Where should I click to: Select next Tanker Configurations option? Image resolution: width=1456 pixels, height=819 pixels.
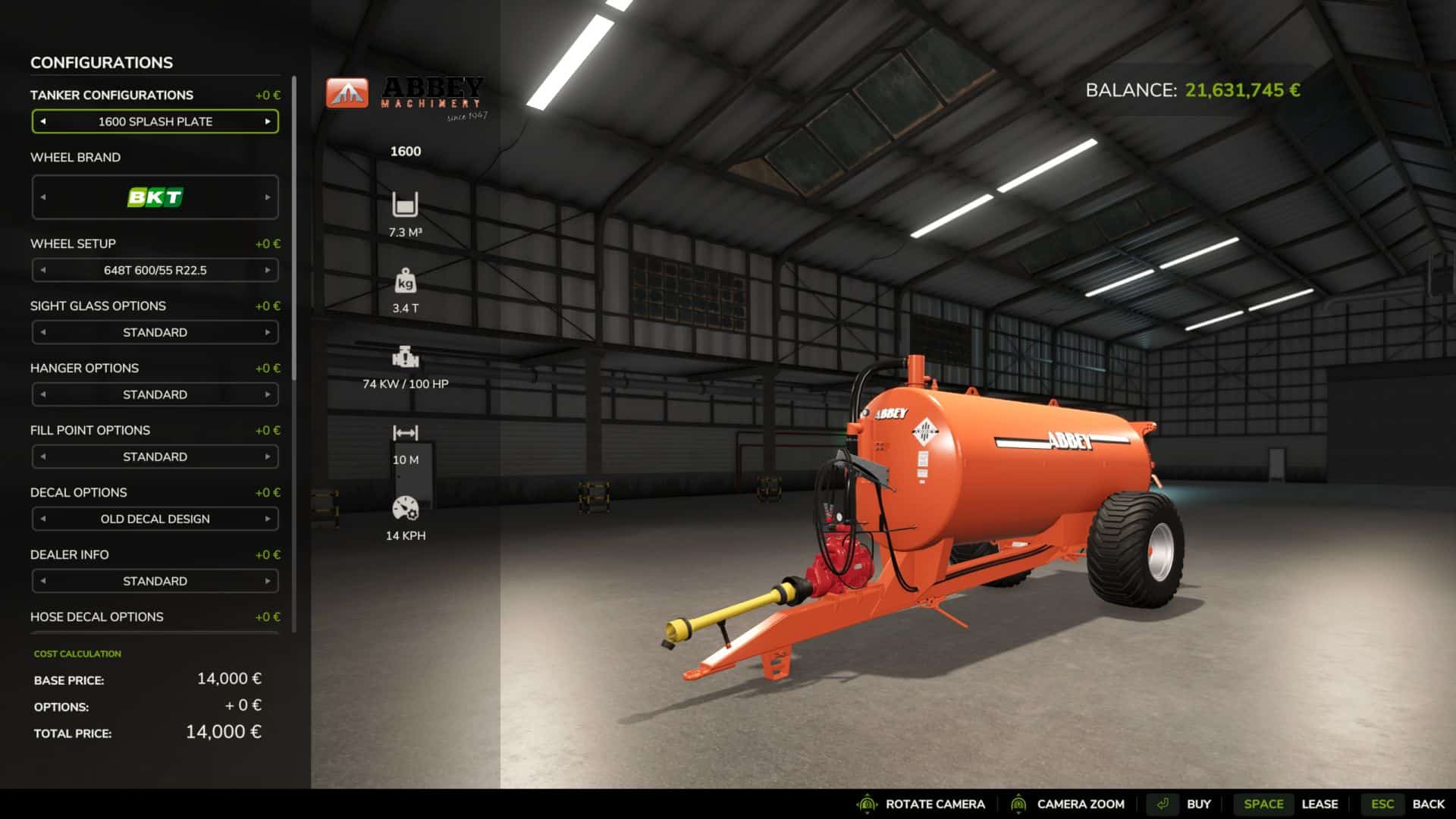tap(268, 121)
